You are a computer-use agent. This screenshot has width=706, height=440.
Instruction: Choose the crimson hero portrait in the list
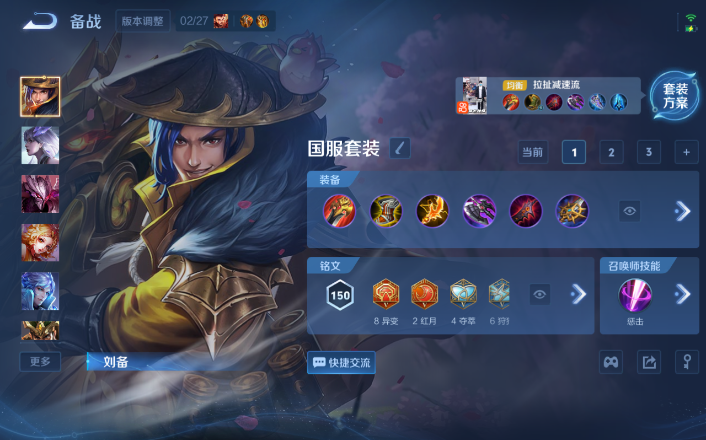(x=40, y=194)
